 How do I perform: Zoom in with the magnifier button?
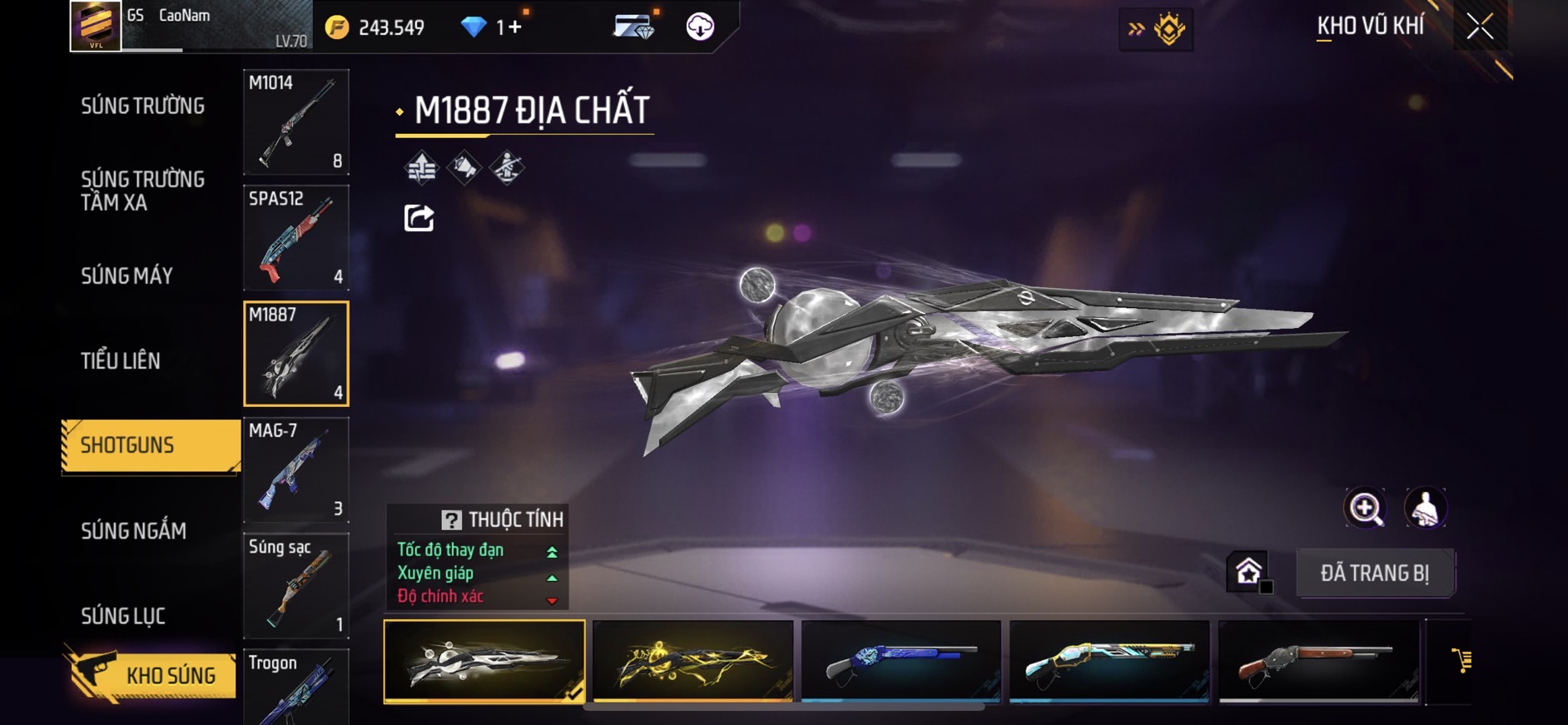coord(1365,508)
